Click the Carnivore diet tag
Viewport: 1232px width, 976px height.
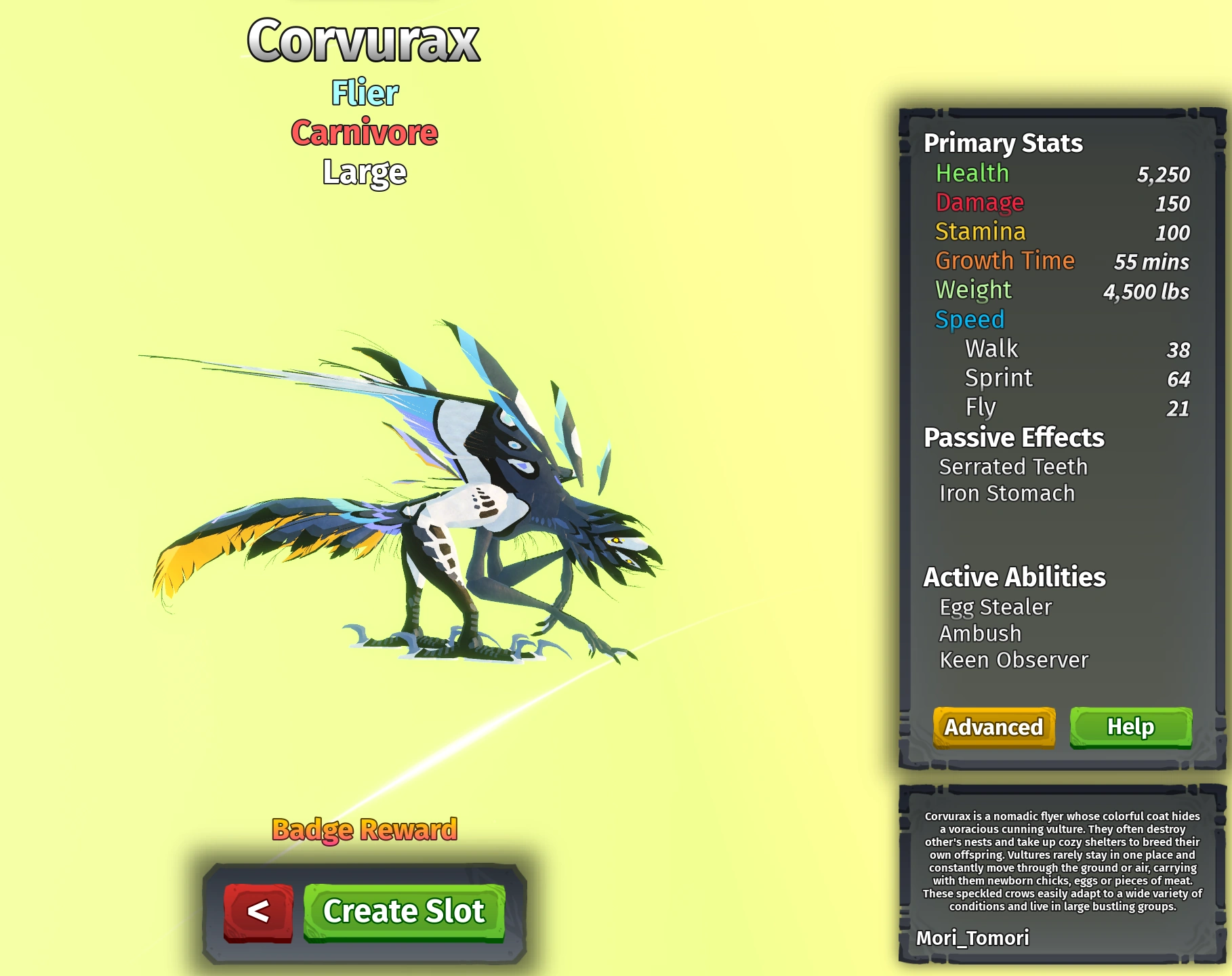click(364, 134)
